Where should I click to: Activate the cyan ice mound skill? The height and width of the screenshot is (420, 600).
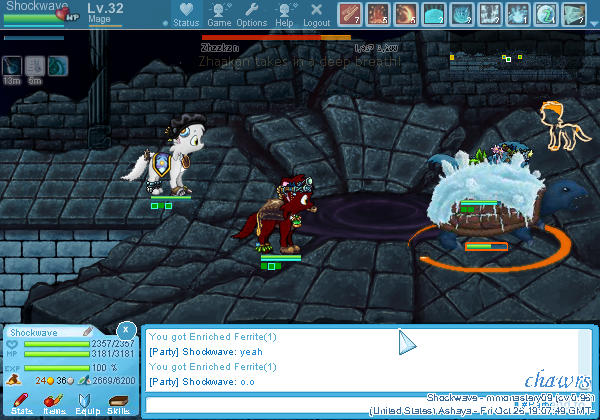click(x=433, y=14)
